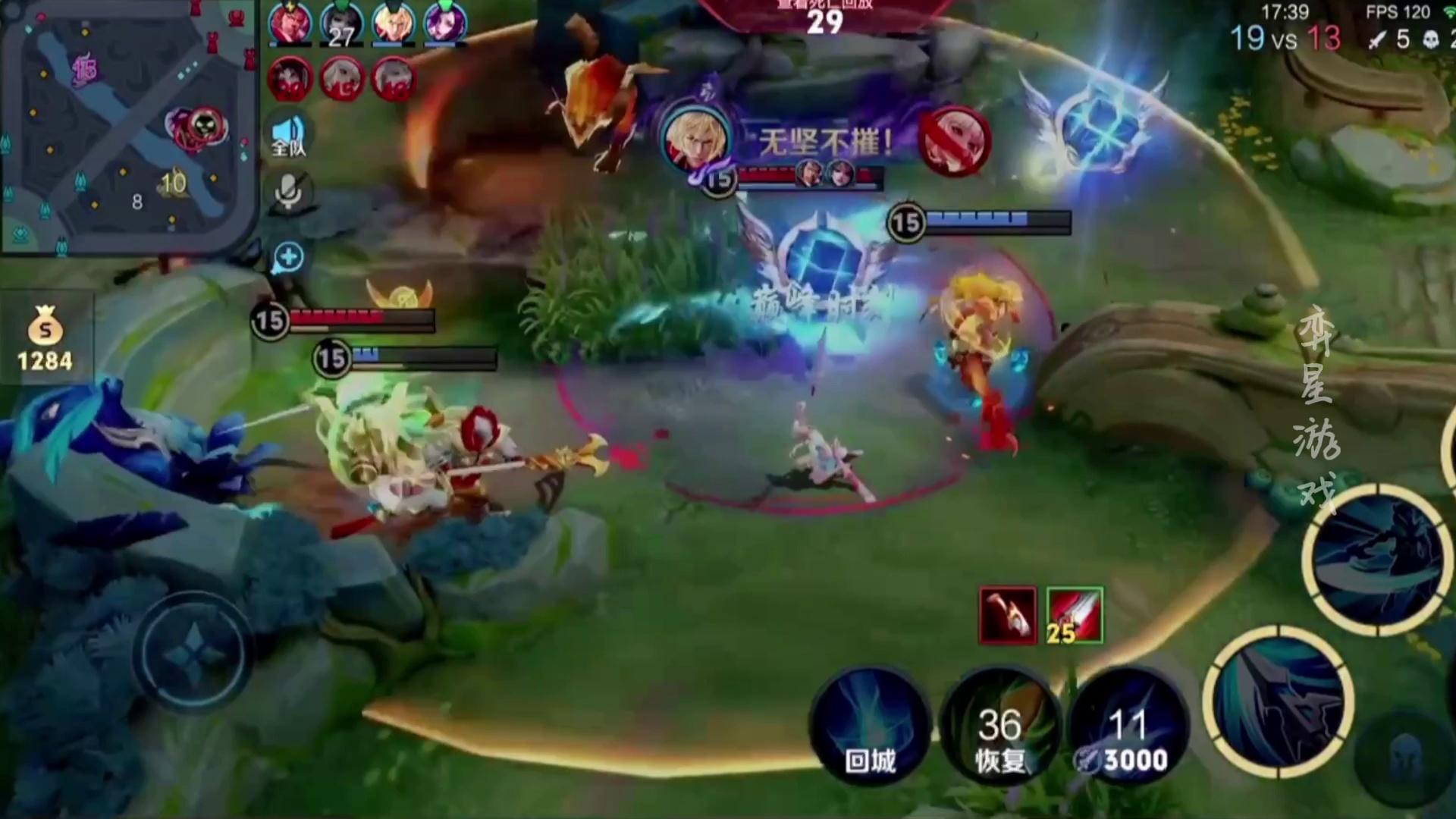Select the ally portrait showing respawn timer 27
Screen dimensions: 1456x819
pos(341,23)
